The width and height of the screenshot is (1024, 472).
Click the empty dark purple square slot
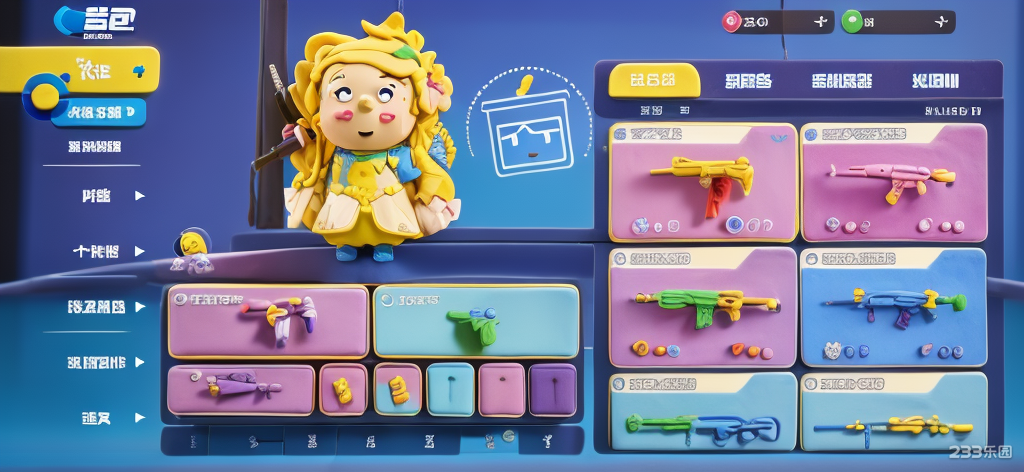[x=552, y=389]
